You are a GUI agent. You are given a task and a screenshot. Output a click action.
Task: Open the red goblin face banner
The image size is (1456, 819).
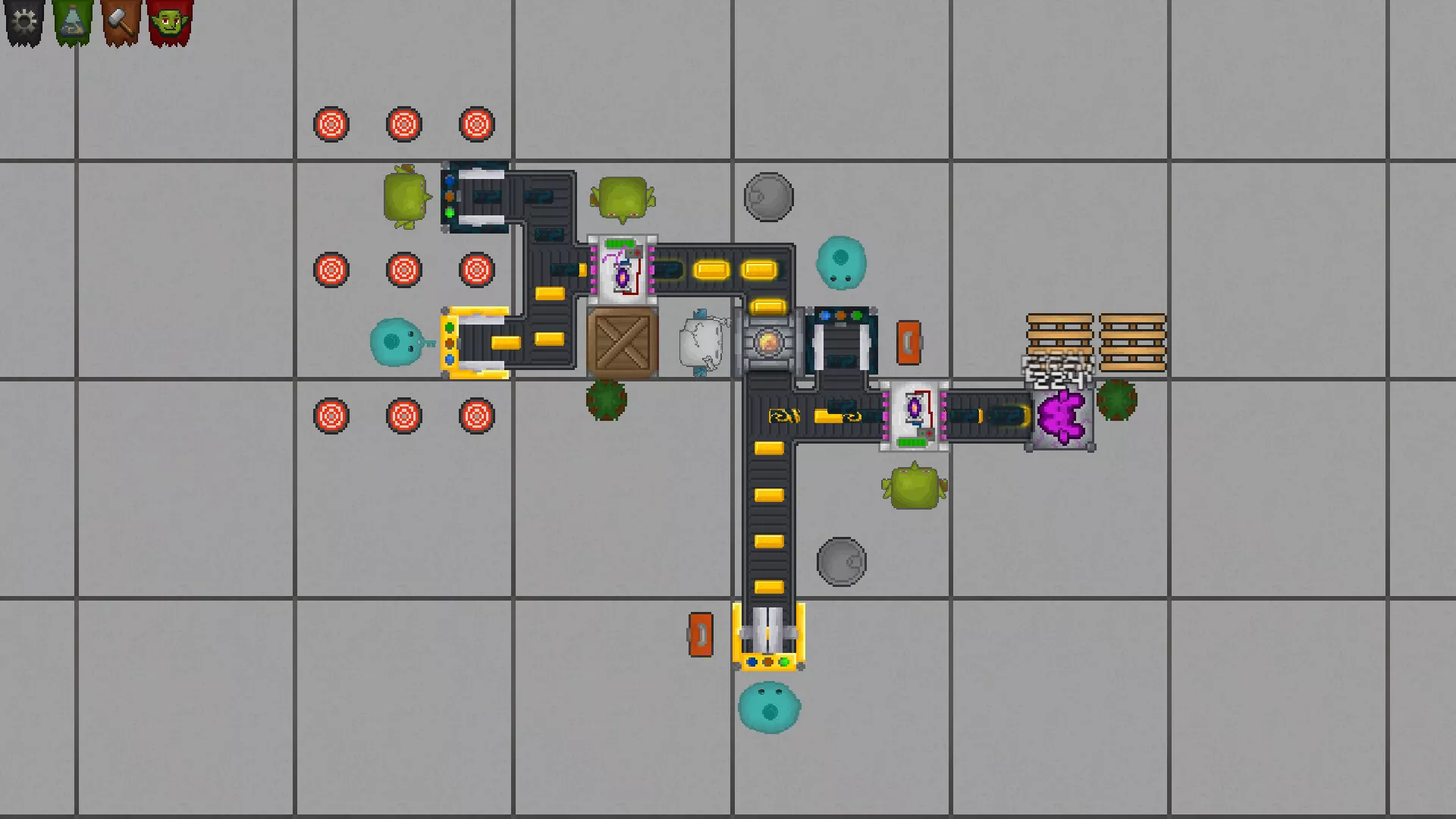170,22
